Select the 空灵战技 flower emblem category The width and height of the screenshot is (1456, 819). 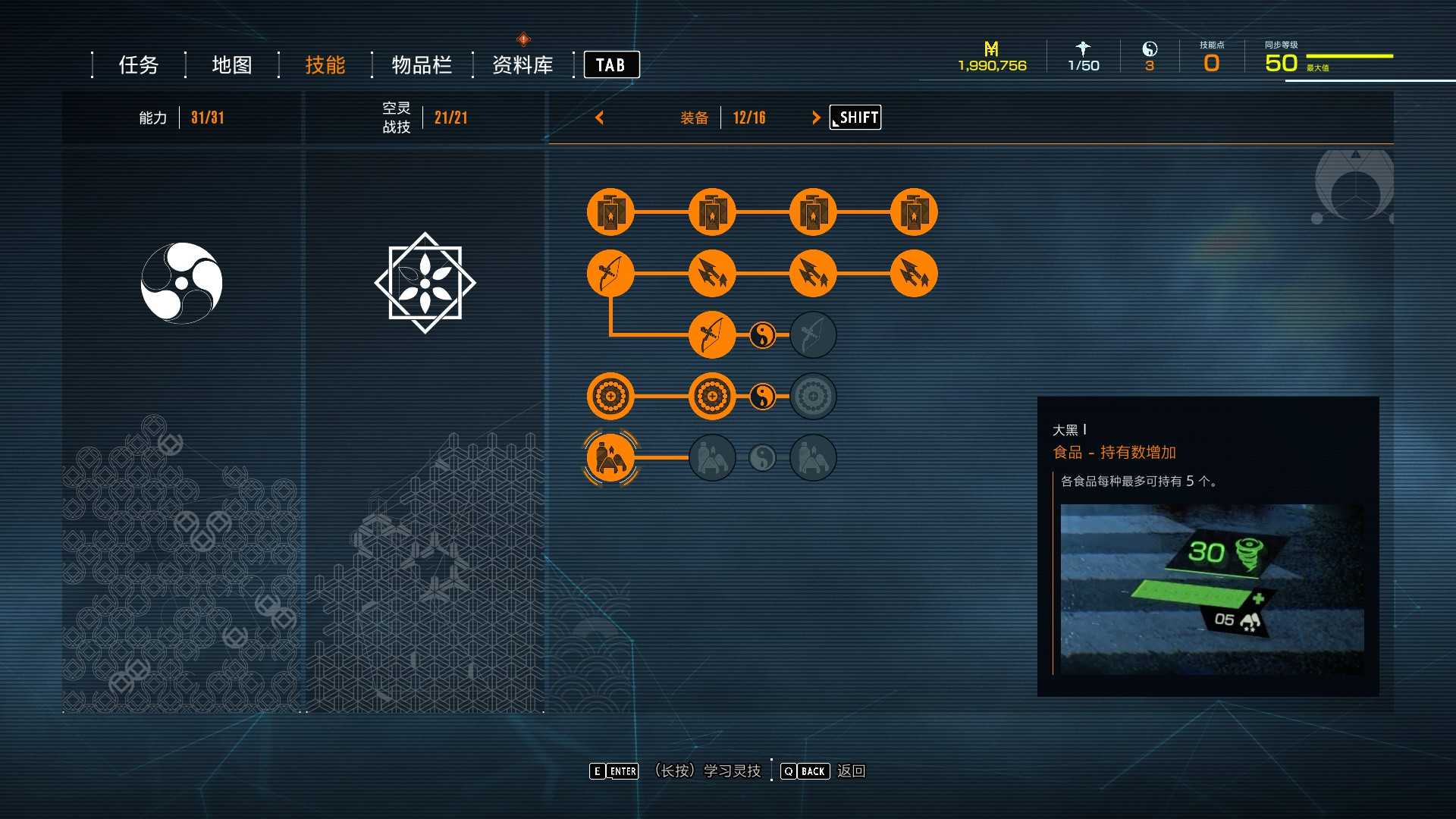425,282
